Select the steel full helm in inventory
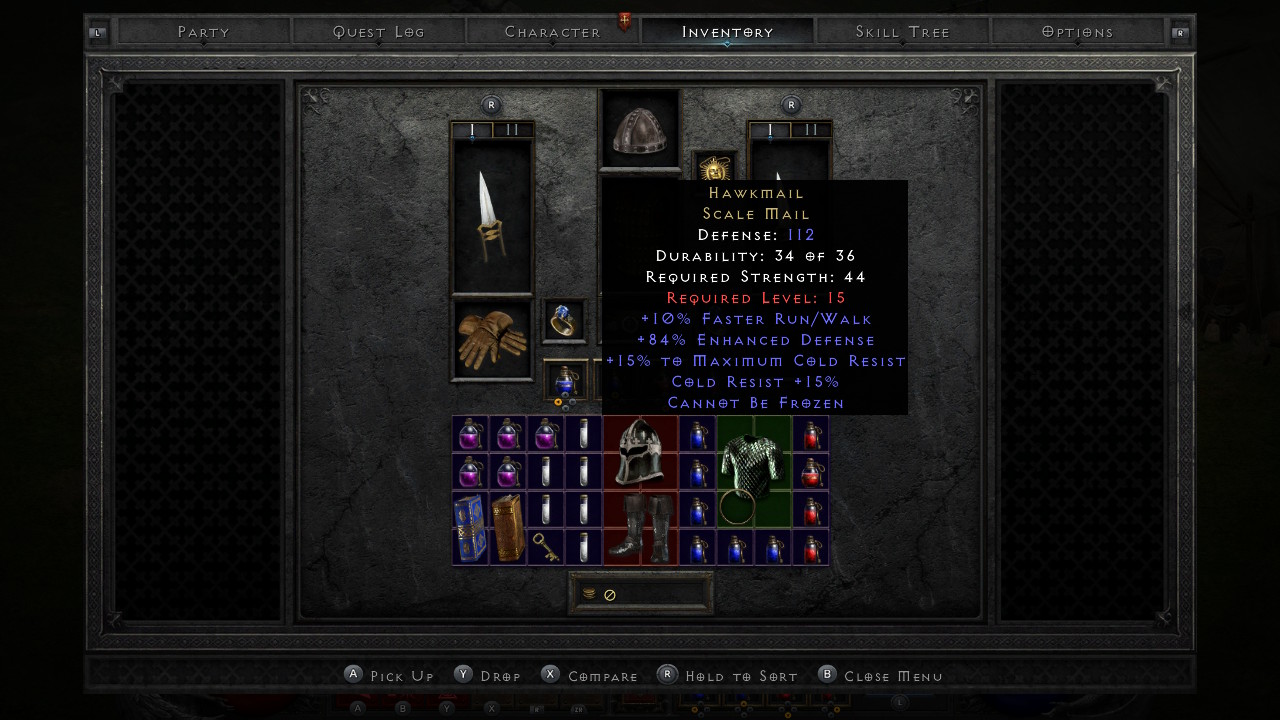 640,453
